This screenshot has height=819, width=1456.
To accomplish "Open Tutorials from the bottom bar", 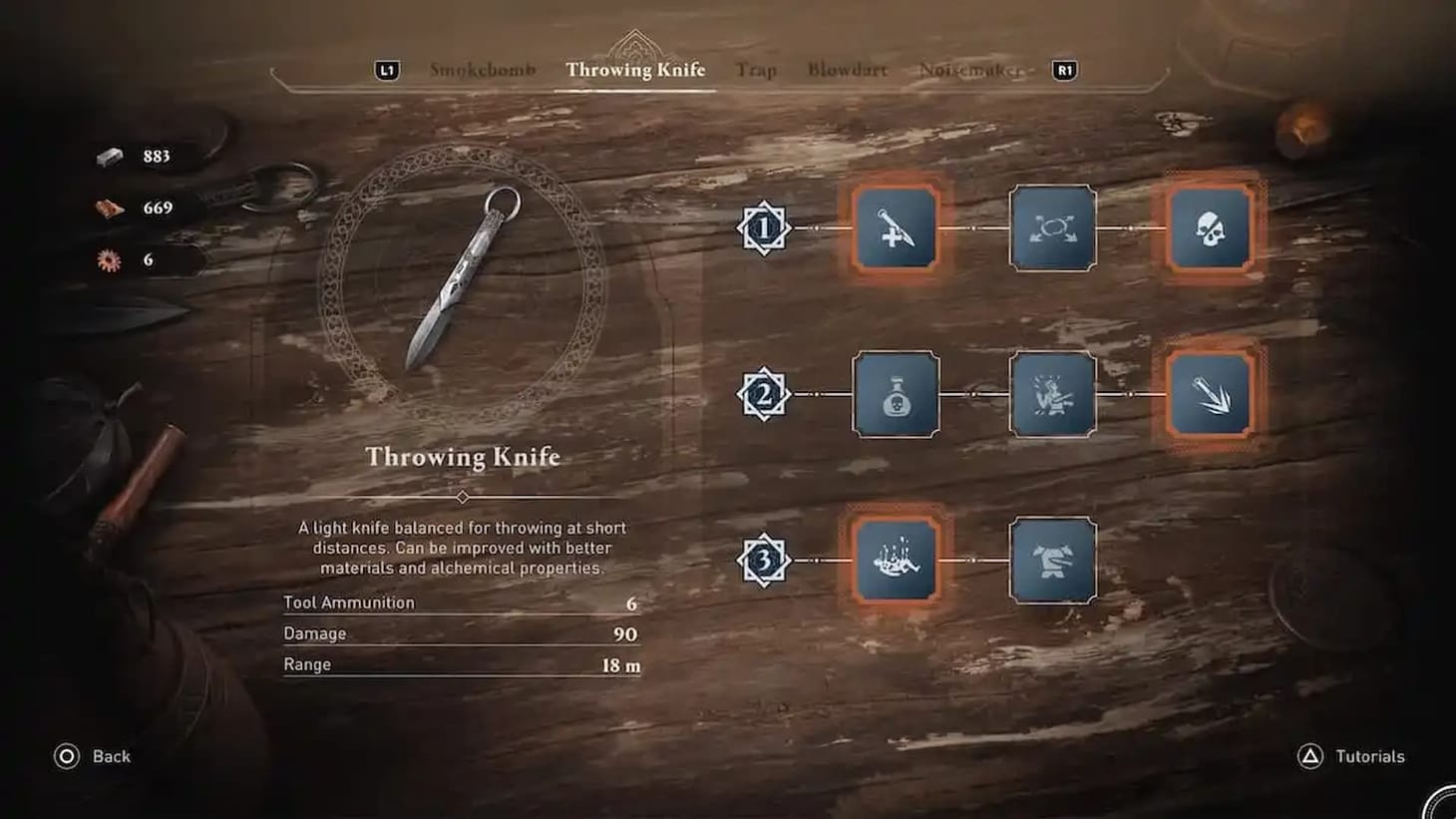I will 1367,756.
